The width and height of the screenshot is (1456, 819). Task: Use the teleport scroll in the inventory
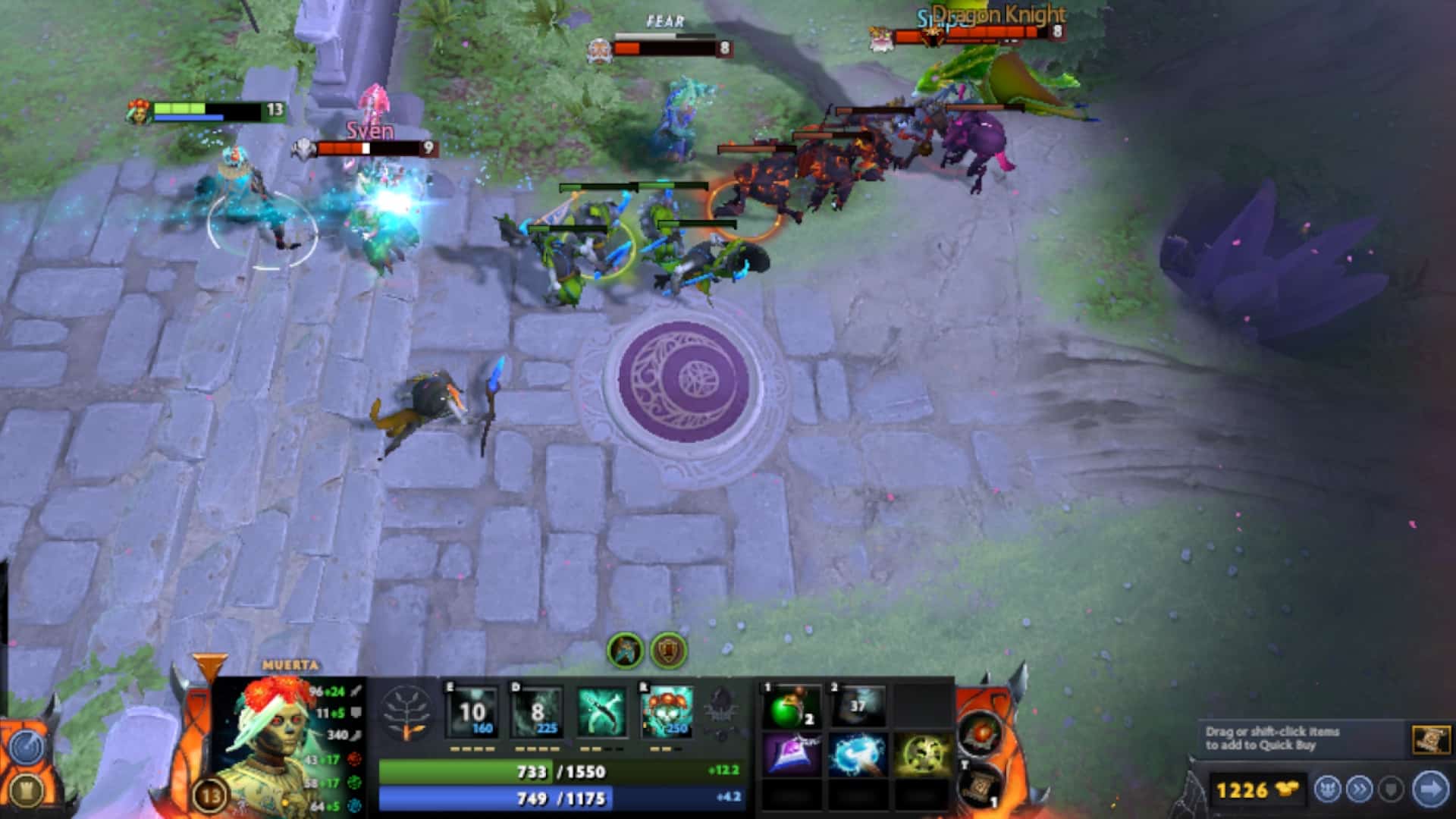coord(980,791)
